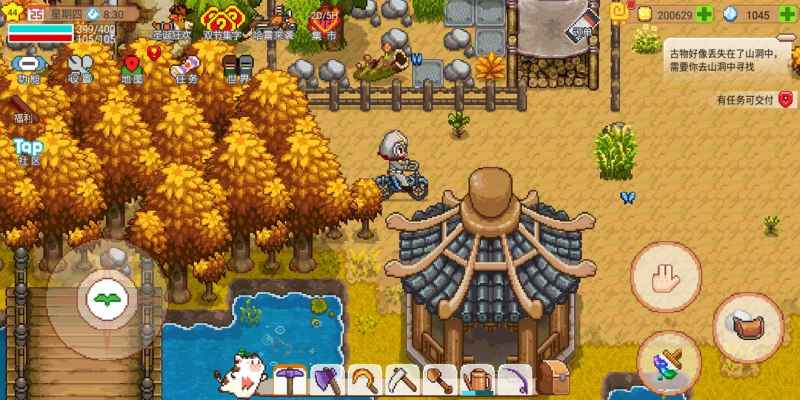Image resolution: width=800 pixels, height=400 pixels.
Task: Open the 集市 market icon
Action: pos(323,22)
